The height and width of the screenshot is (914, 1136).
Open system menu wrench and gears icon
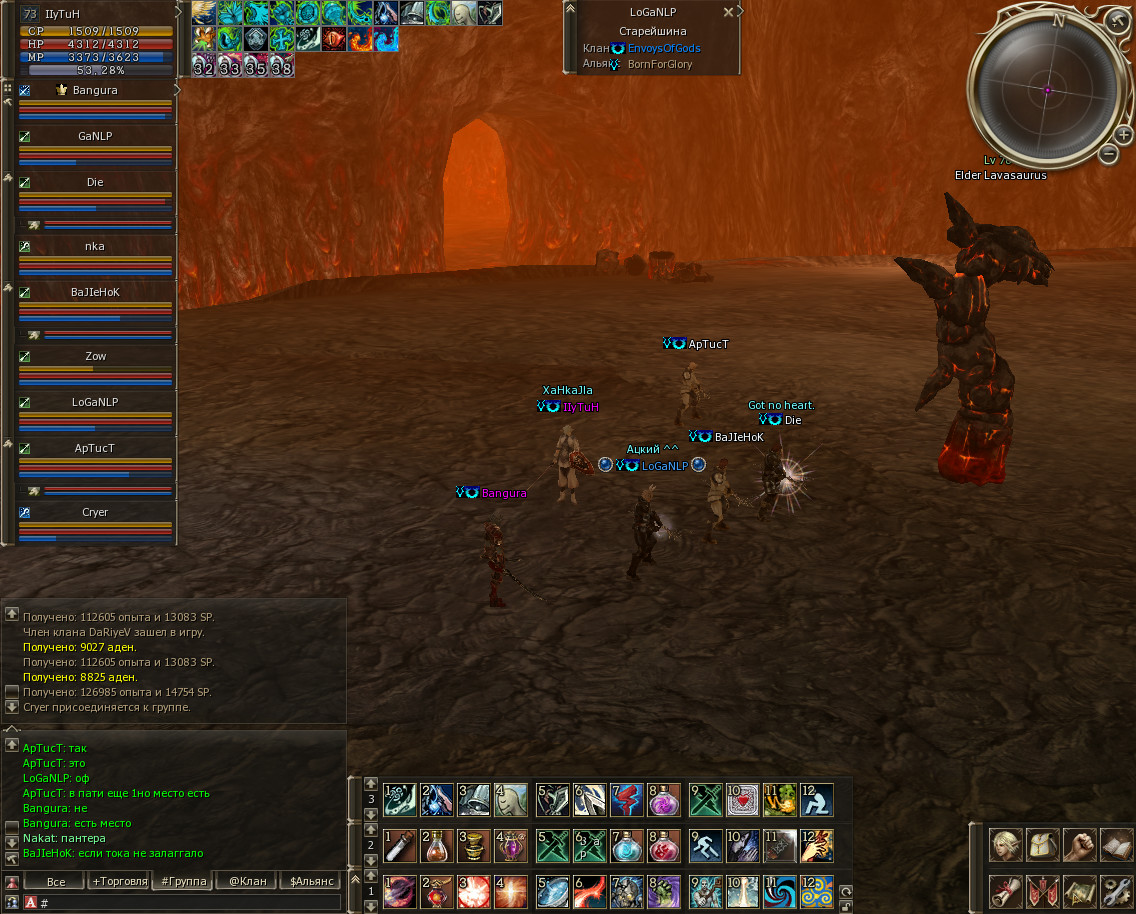[1116, 890]
